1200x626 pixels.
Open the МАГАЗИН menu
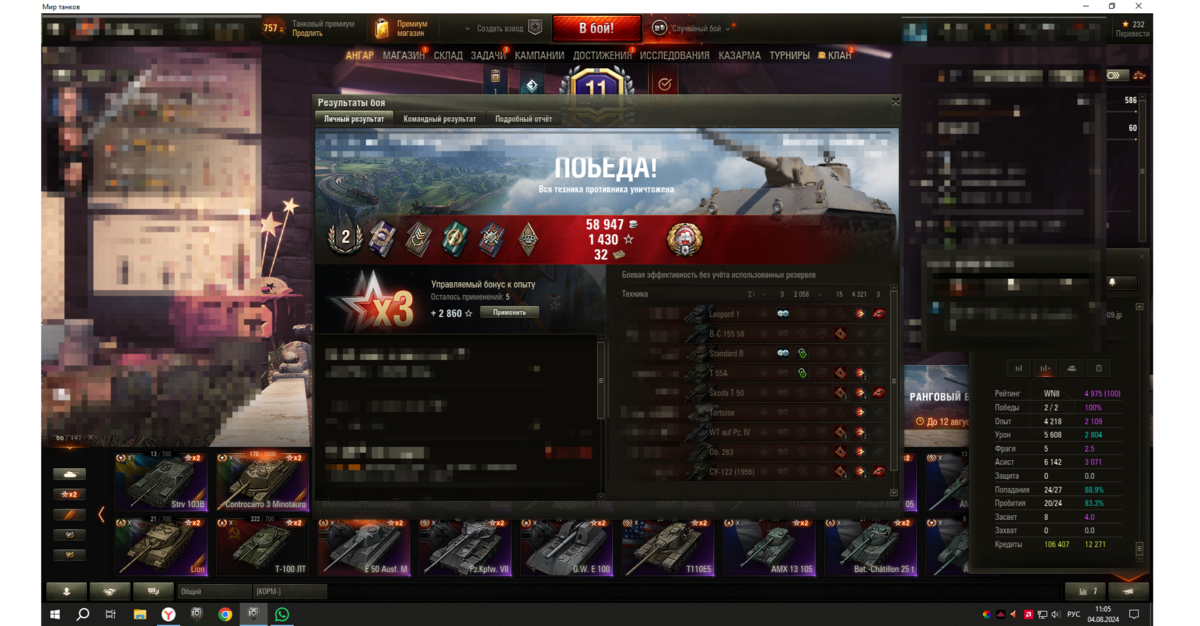point(403,56)
